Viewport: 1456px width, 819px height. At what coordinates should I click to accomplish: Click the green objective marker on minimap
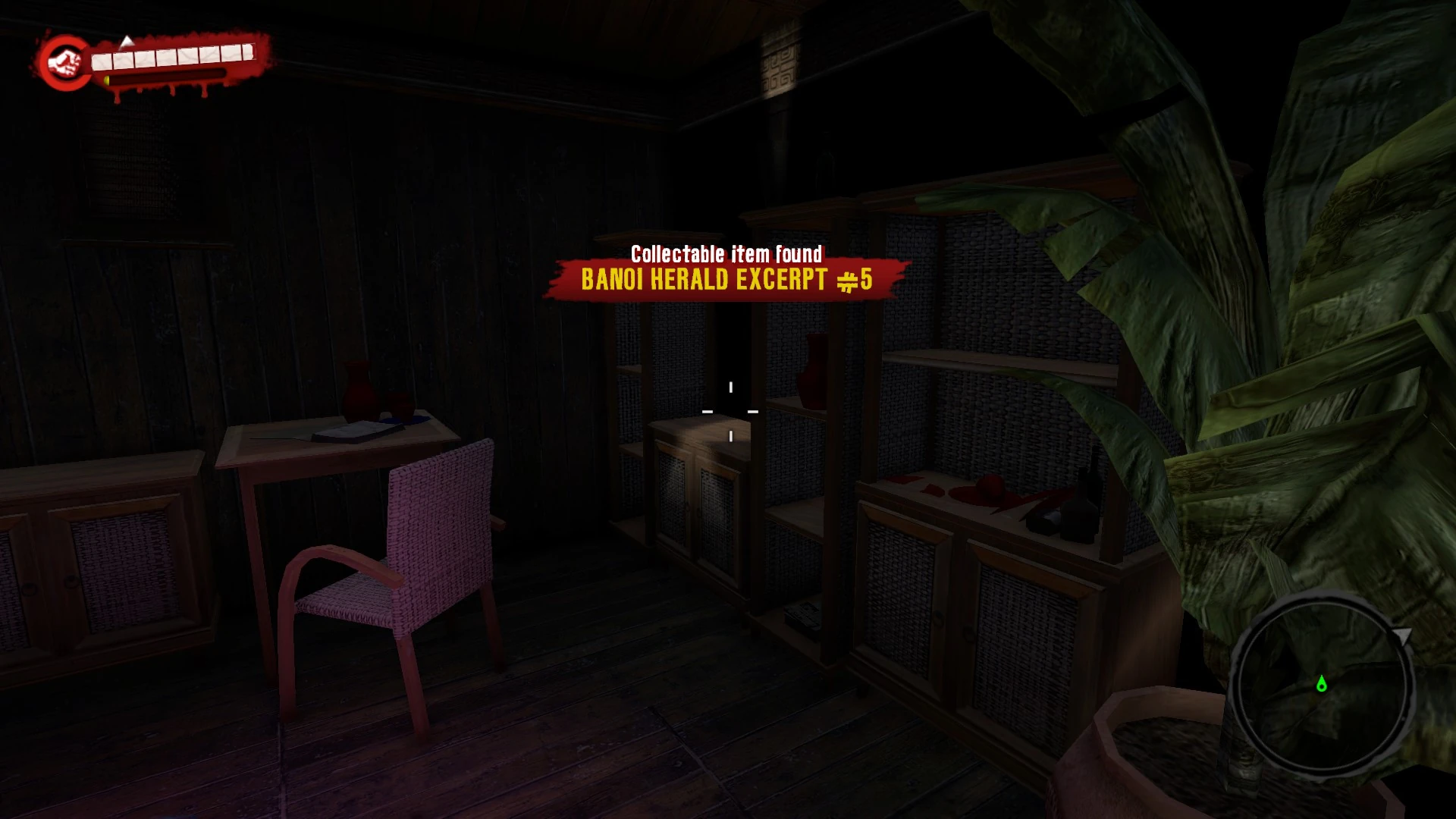(1322, 685)
